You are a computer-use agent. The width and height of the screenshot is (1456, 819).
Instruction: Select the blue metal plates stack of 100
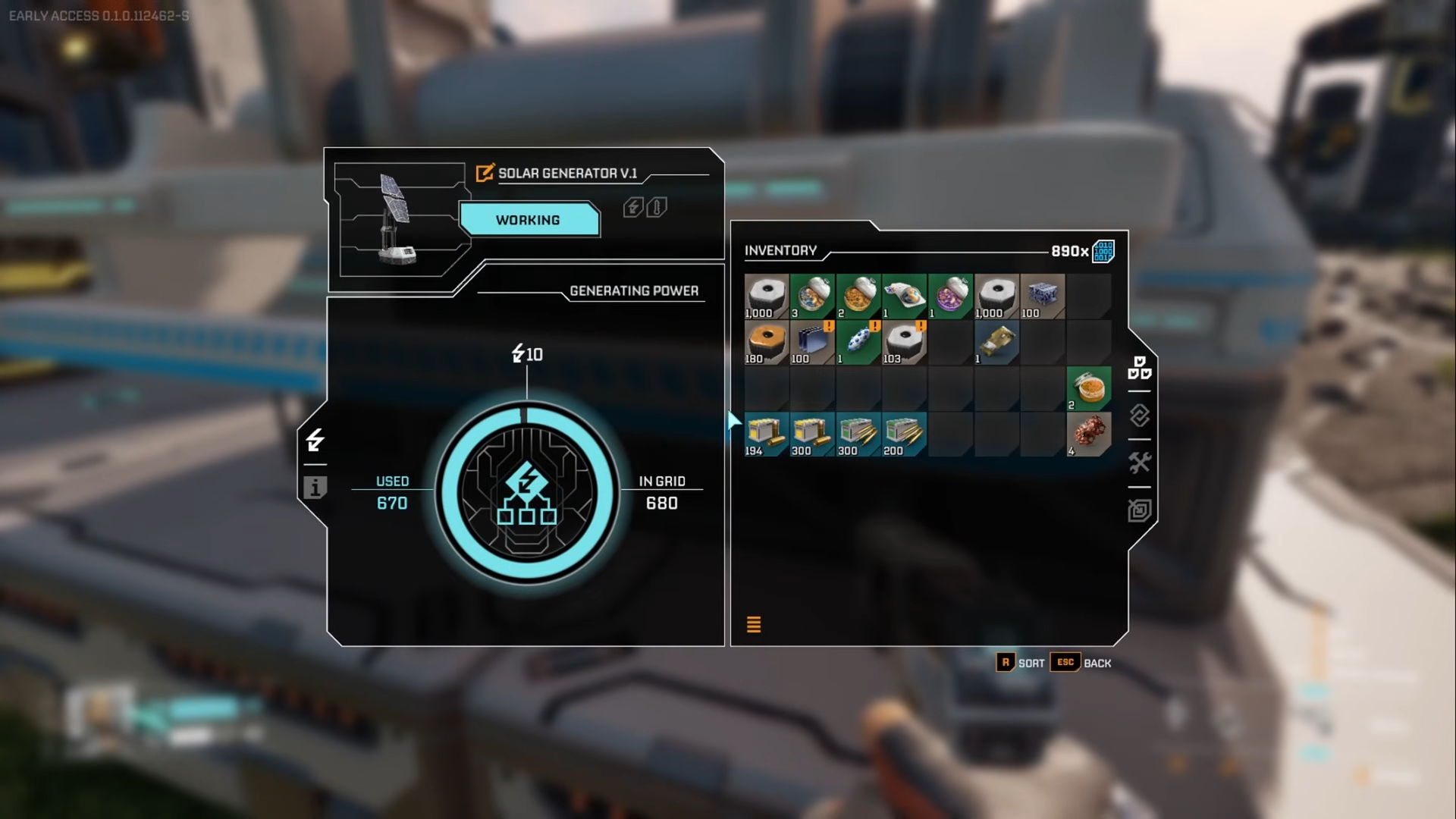click(812, 342)
